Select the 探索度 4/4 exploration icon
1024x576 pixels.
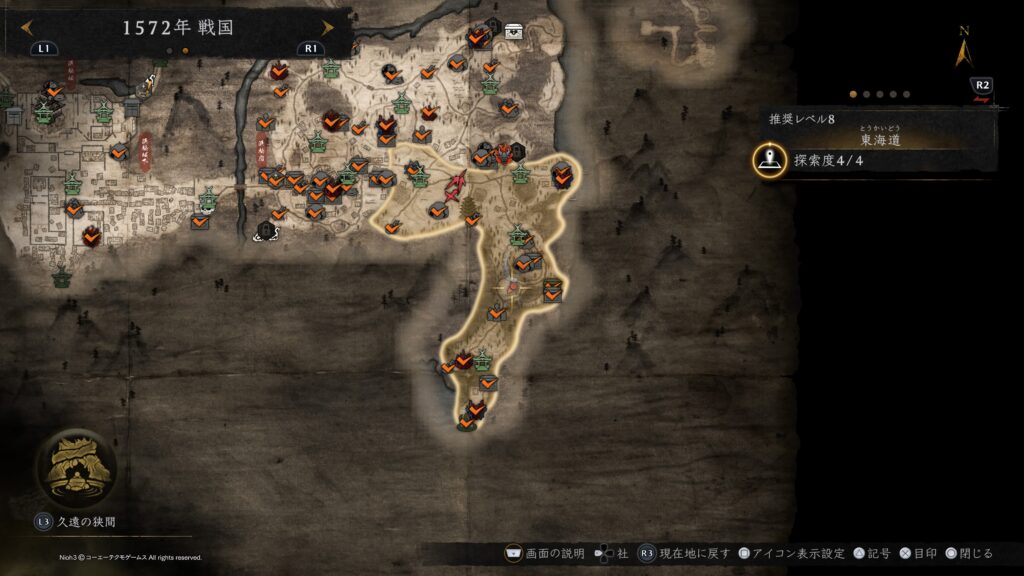770,160
